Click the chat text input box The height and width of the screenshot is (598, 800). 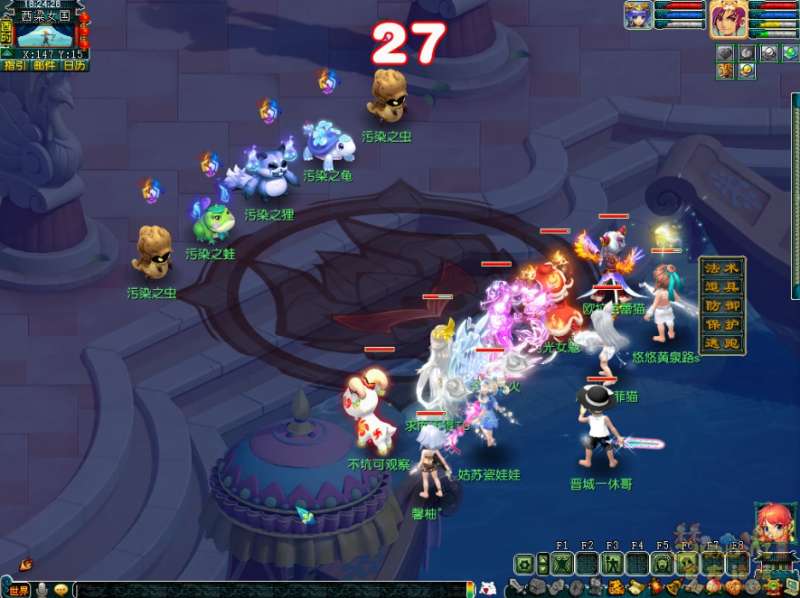[270, 590]
